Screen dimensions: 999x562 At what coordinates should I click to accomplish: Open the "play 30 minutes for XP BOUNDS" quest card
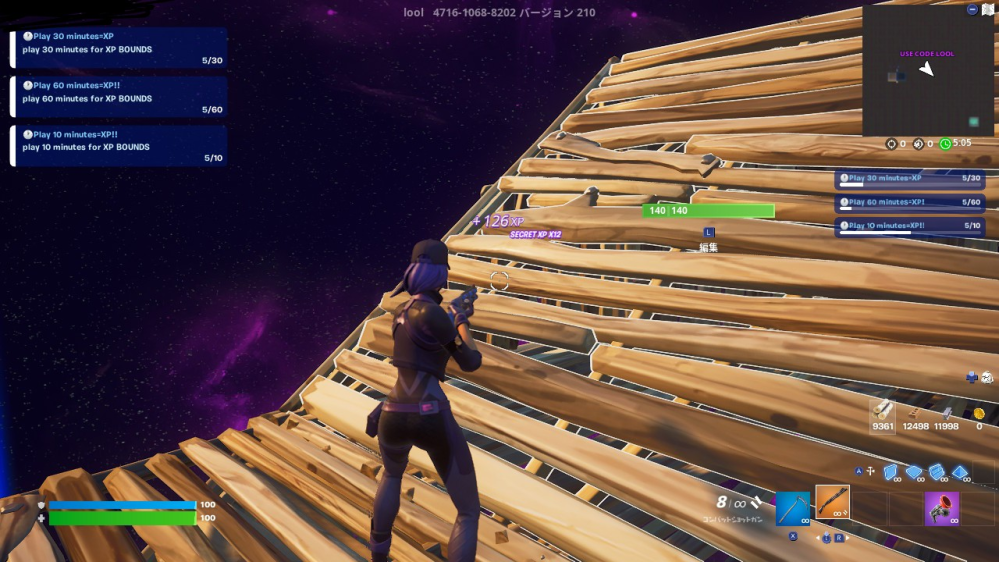(118, 48)
